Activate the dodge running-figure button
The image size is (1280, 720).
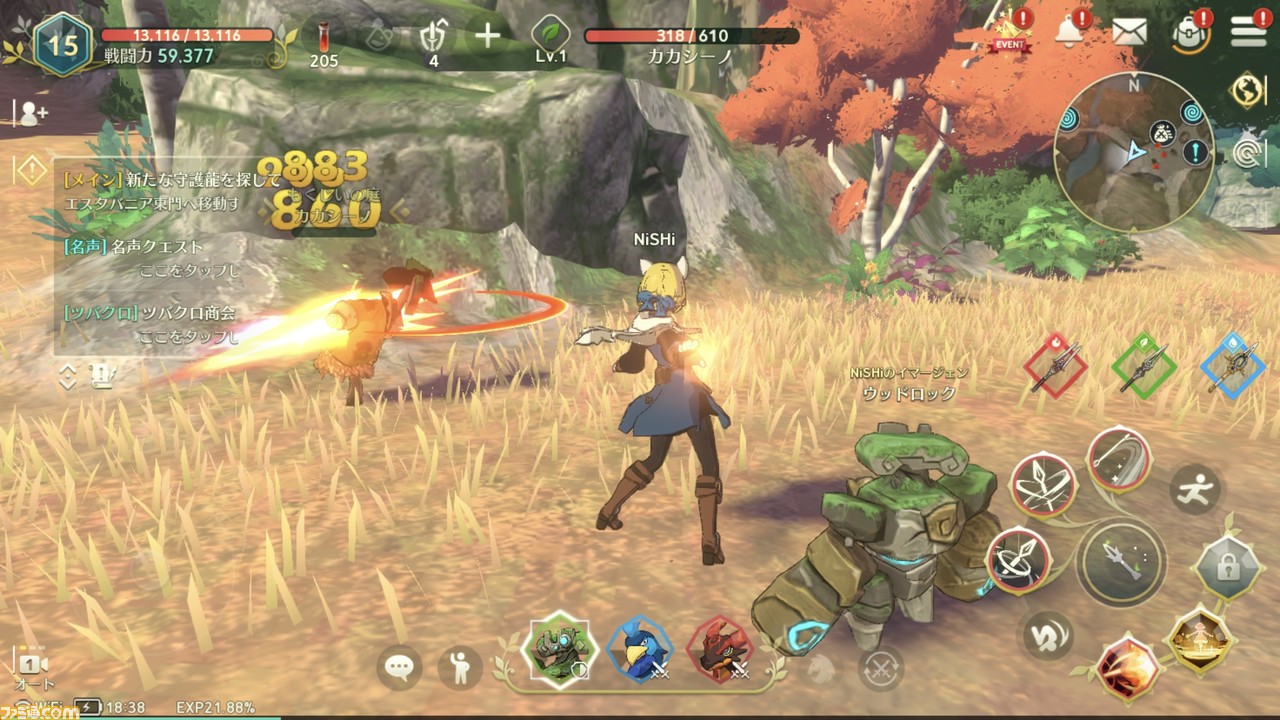coord(1195,490)
